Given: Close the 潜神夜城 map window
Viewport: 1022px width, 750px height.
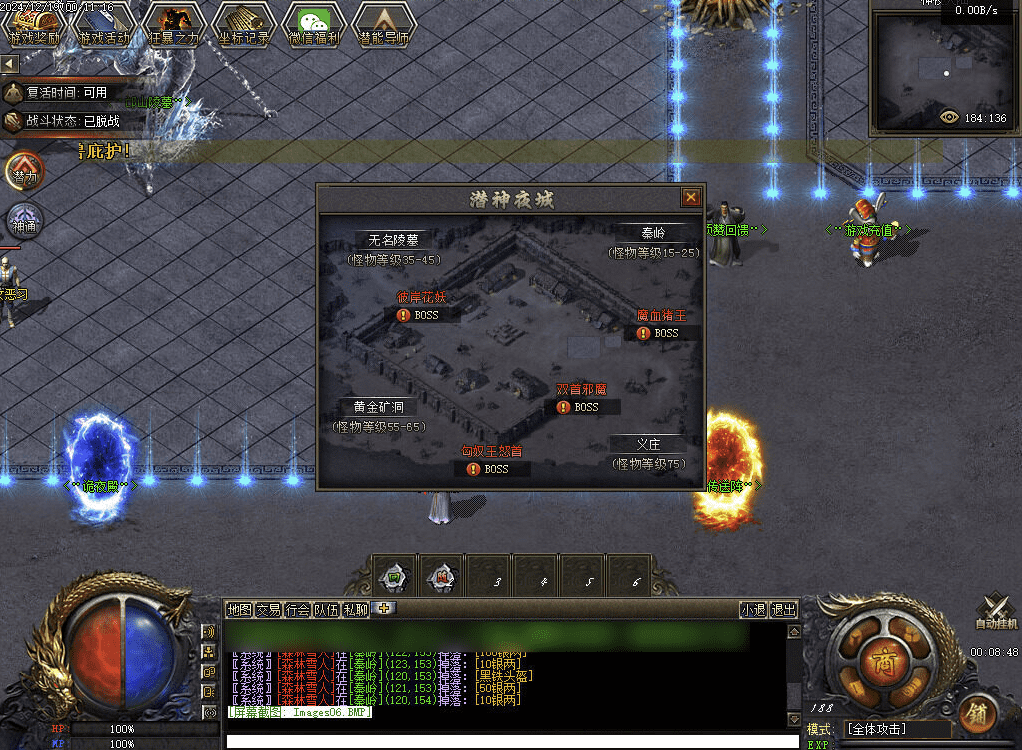Looking at the screenshot, I should [690, 198].
